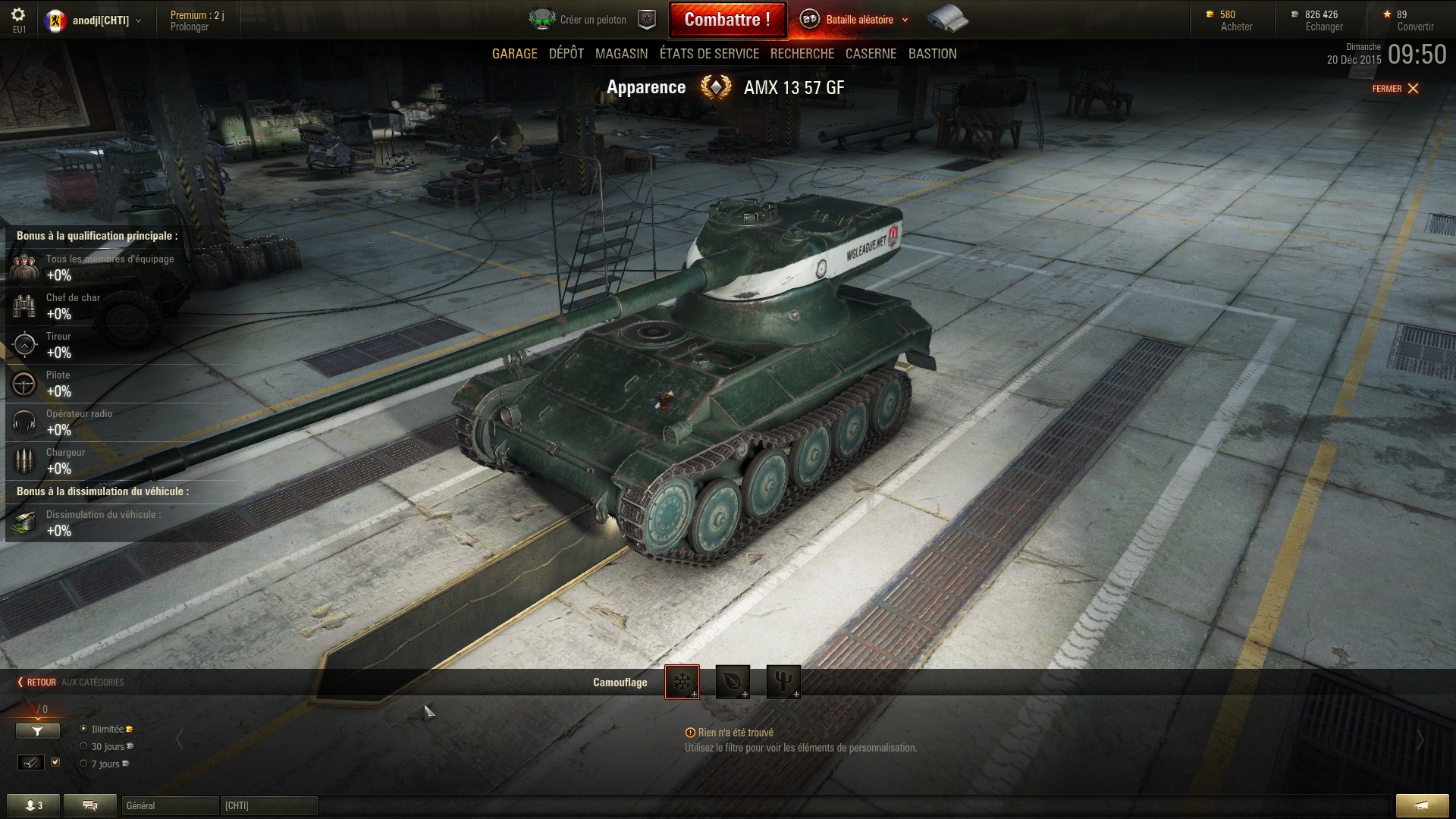
Task: Switch to the Bastion tab
Action: [x=932, y=54]
